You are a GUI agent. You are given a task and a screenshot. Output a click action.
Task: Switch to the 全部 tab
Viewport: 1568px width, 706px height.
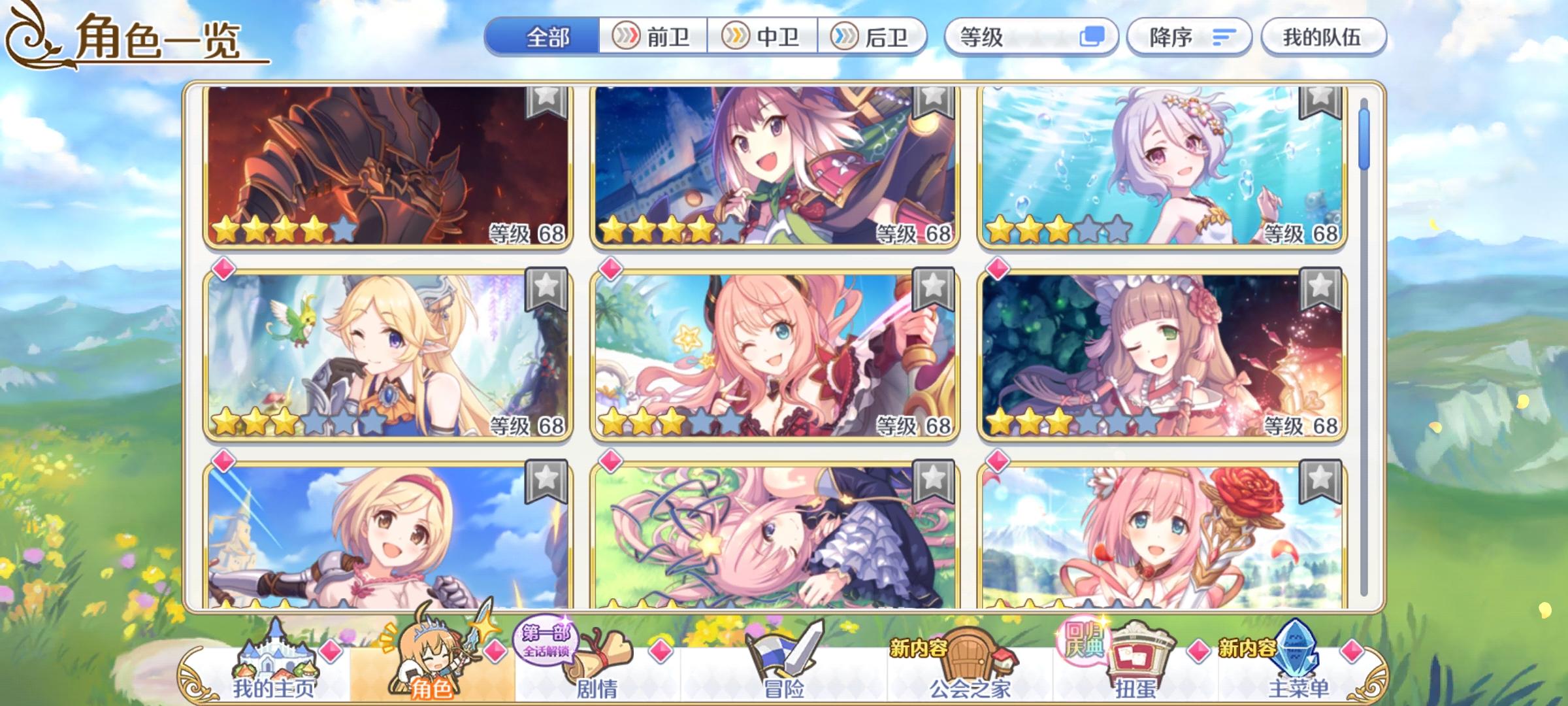(x=547, y=37)
